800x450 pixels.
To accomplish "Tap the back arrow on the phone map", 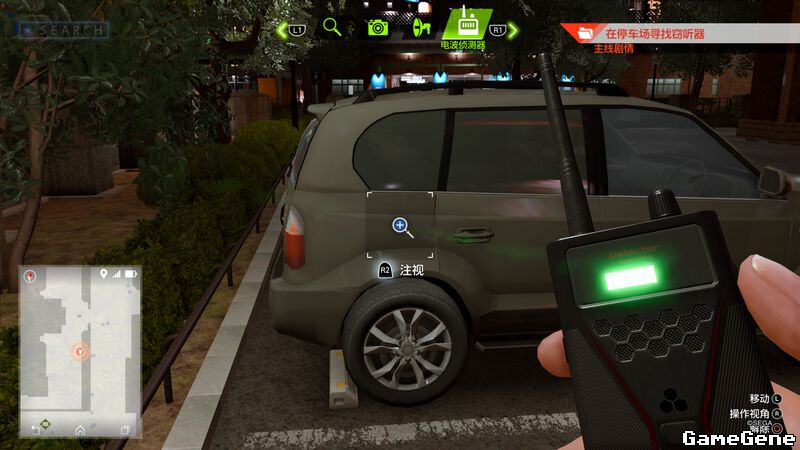I will coord(37,429).
